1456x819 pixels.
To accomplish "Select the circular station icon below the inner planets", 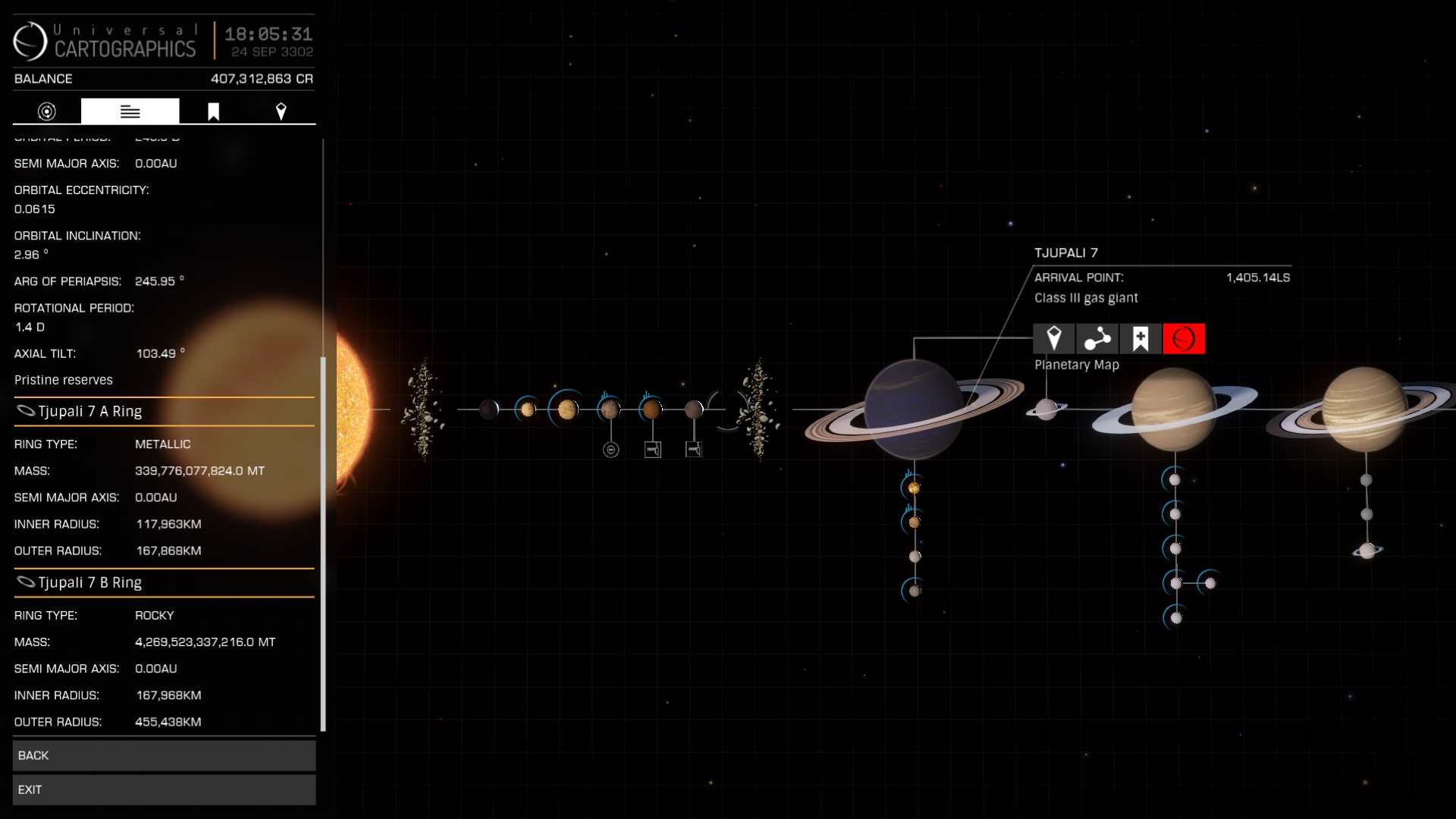I will click(x=611, y=450).
